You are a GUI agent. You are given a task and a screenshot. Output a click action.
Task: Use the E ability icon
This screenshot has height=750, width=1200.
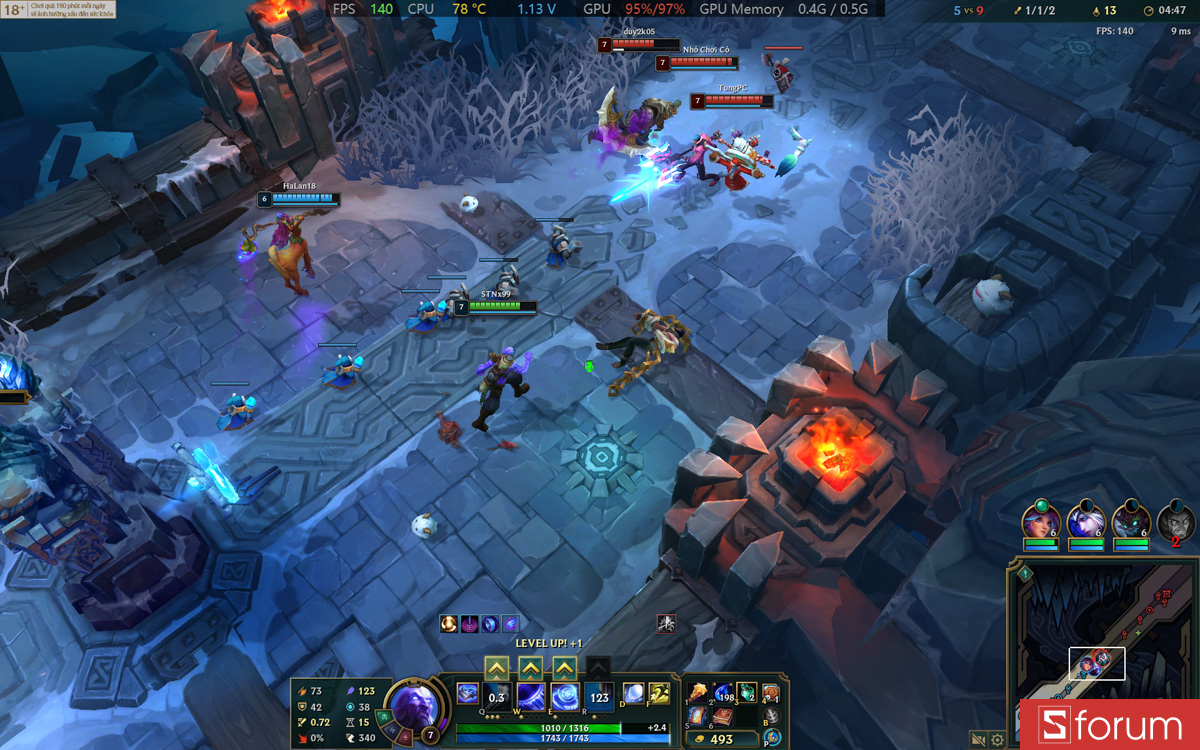(565, 696)
